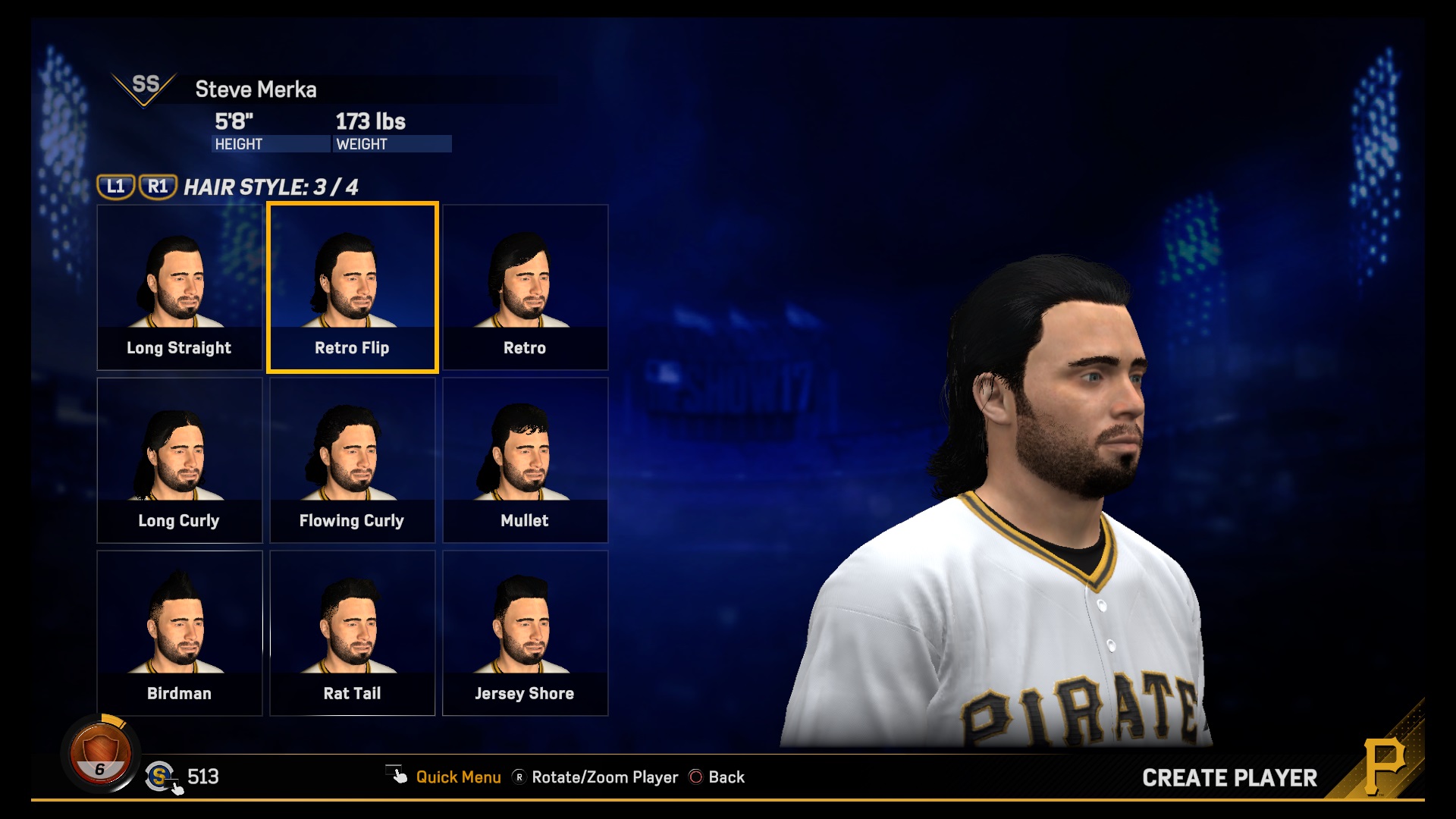Viewport: 1456px width, 819px height.
Task: Choose the Retro Flip hair style
Action: tap(353, 287)
